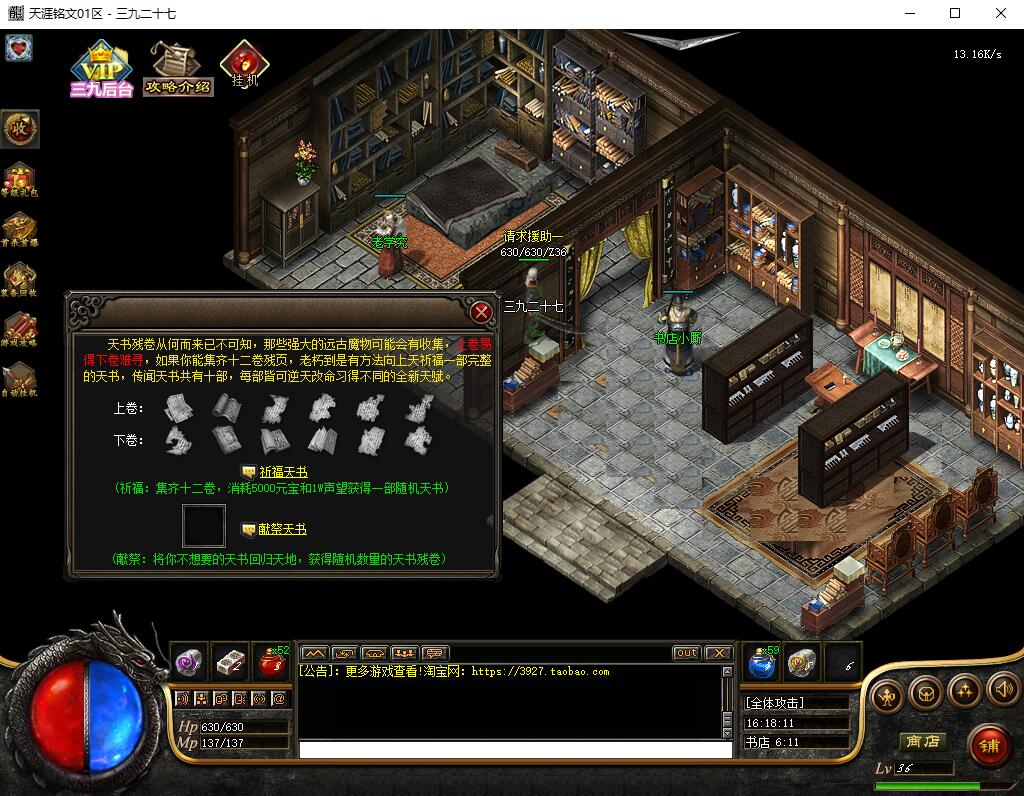Use the blue potion quick slot
Viewport: 1024px width, 796px height.
pos(762,661)
